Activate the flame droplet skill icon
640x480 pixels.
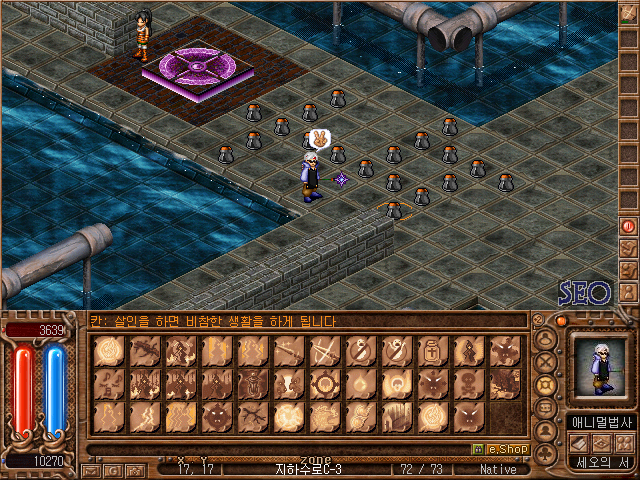click(360, 383)
